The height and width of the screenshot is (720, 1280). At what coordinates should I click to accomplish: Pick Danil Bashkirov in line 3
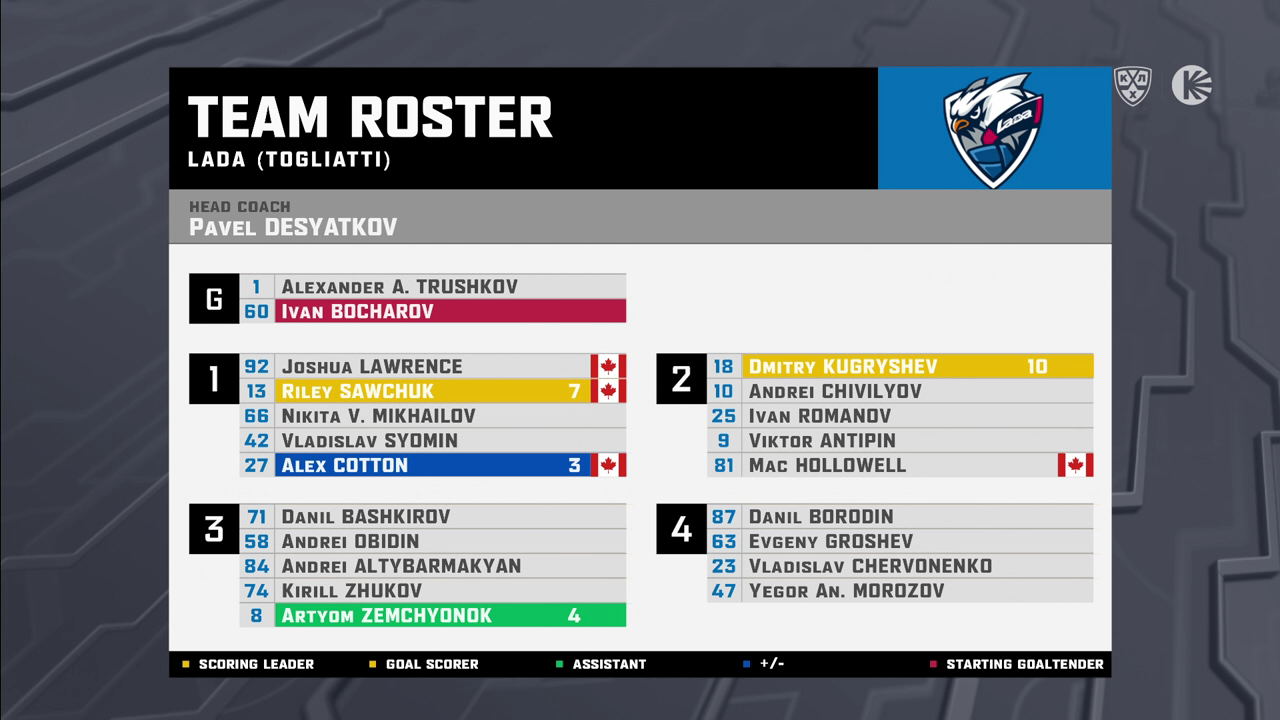[432, 516]
